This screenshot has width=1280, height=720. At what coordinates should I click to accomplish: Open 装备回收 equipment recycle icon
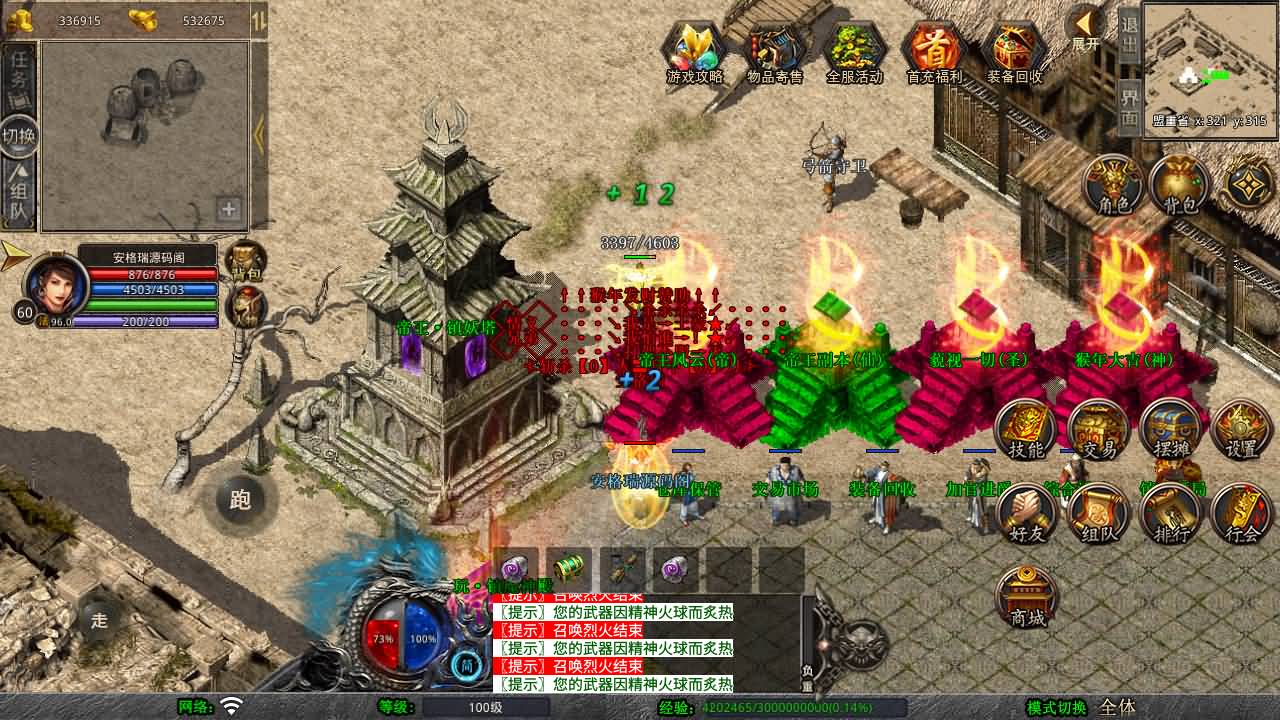pyautogui.click(x=1014, y=52)
